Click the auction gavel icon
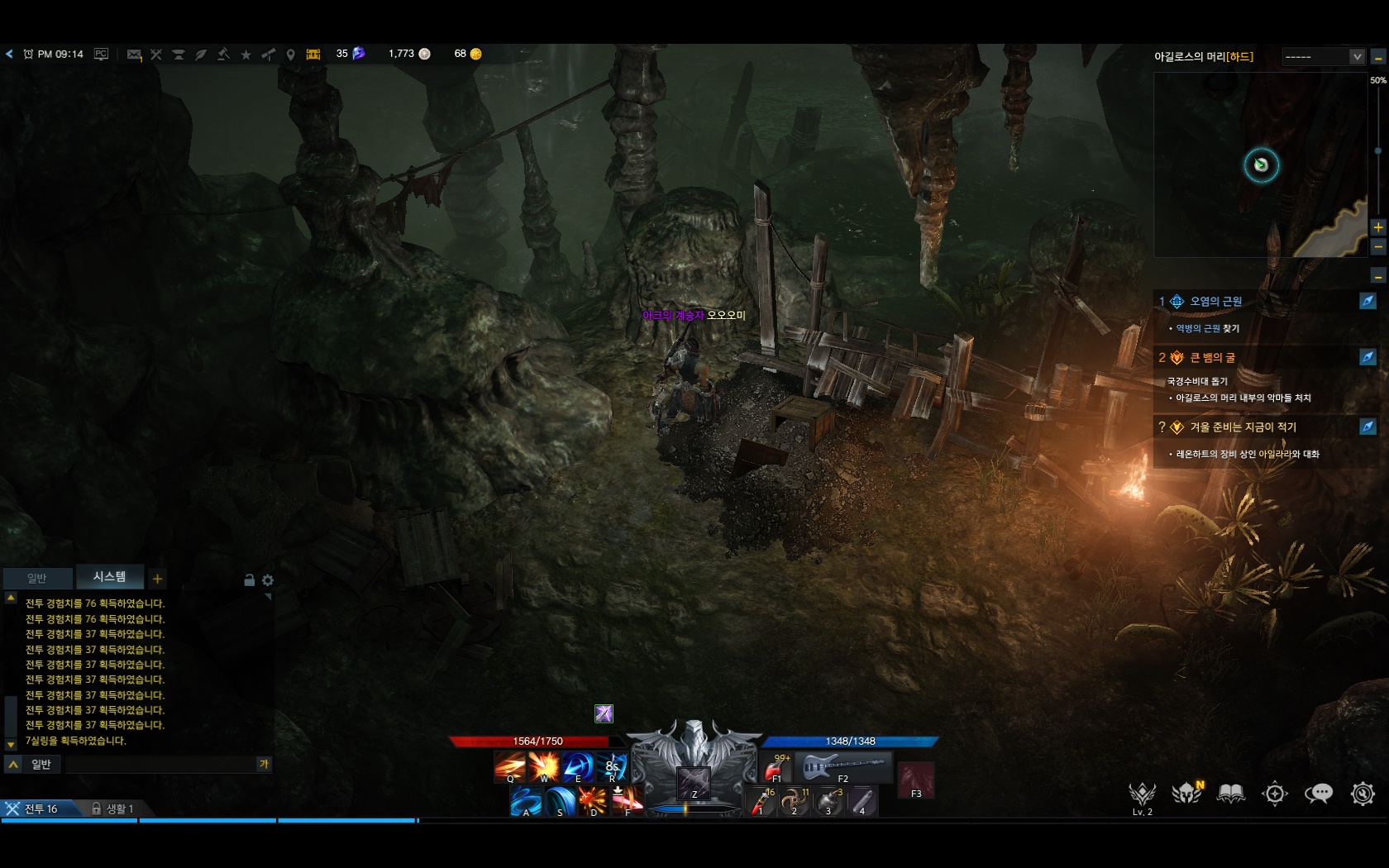This screenshot has height=868, width=1389. tap(223, 55)
